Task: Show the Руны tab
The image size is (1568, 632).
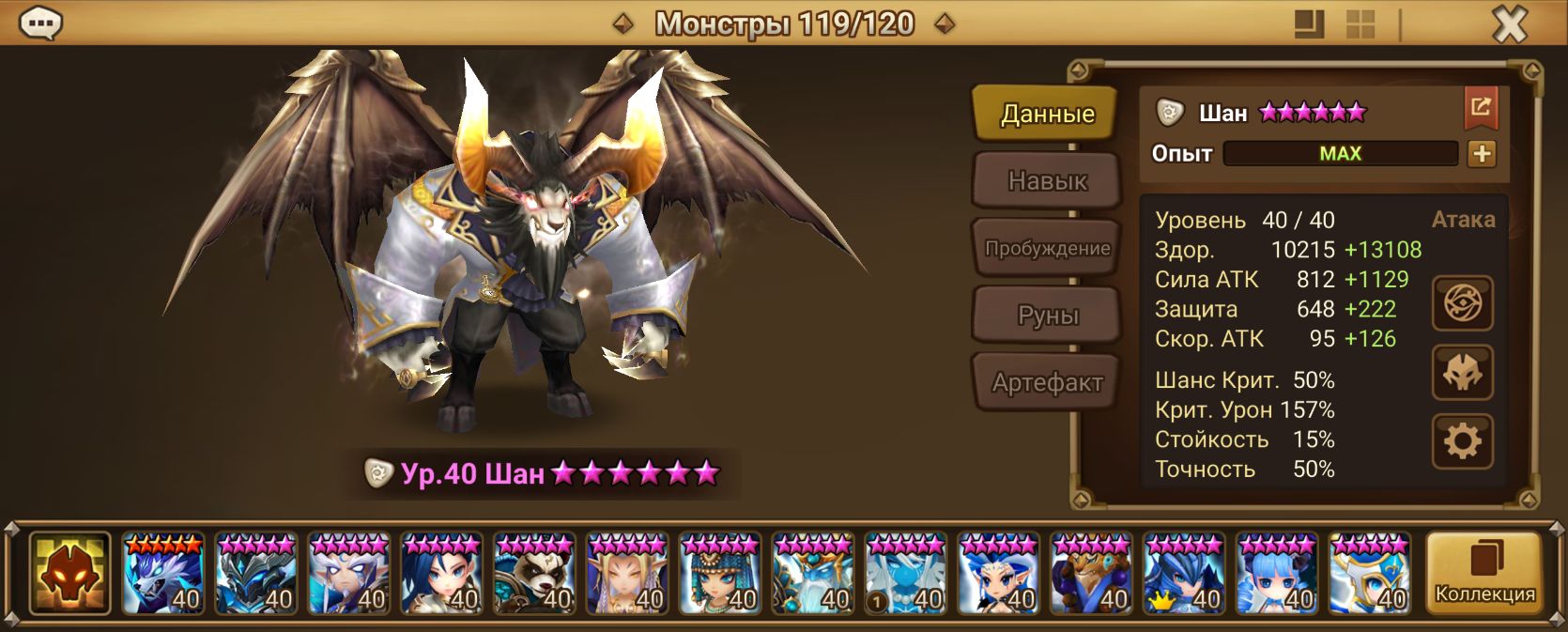Action: (1047, 316)
